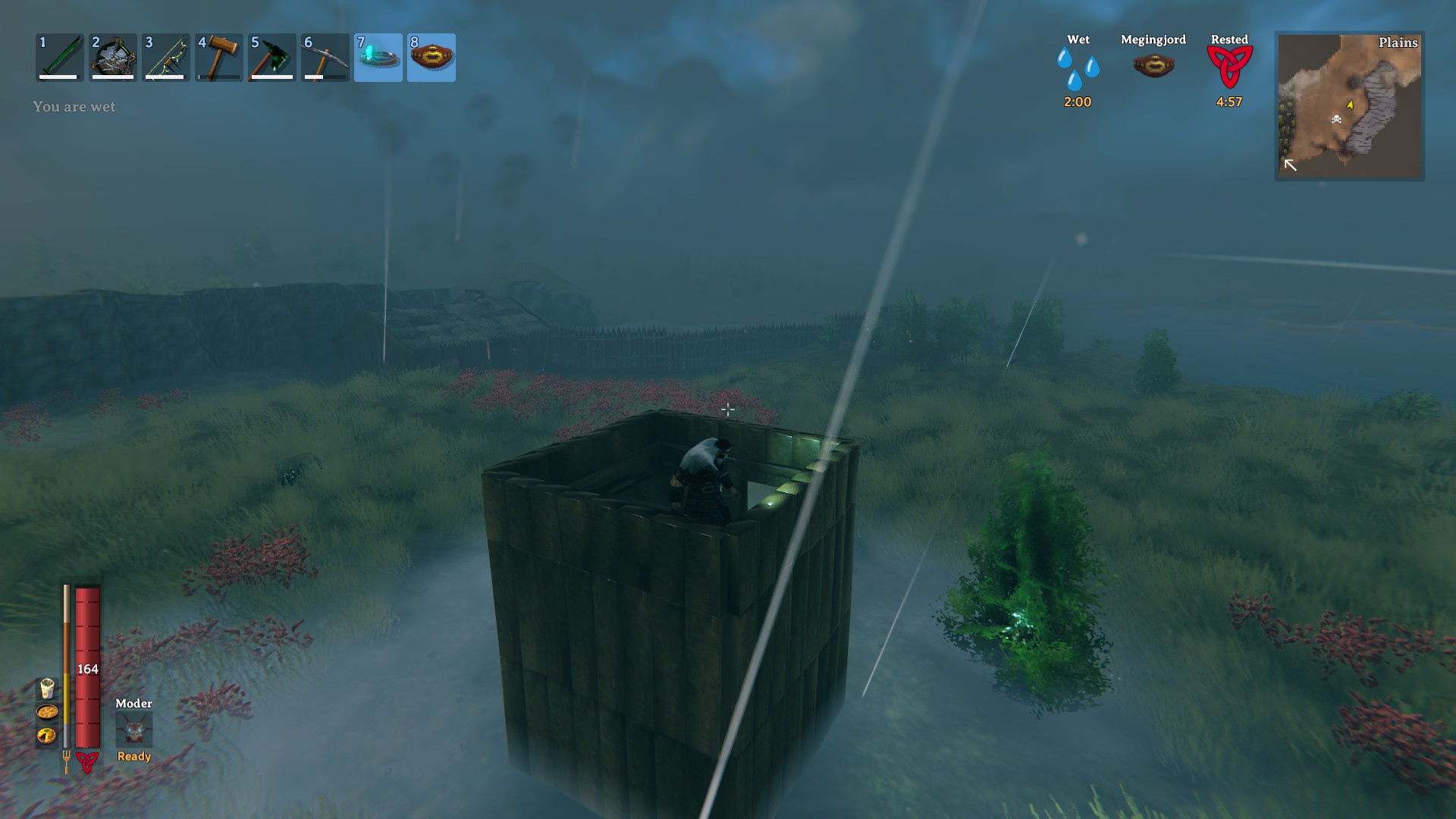Open the Plains minimap

click(x=1349, y=105)
